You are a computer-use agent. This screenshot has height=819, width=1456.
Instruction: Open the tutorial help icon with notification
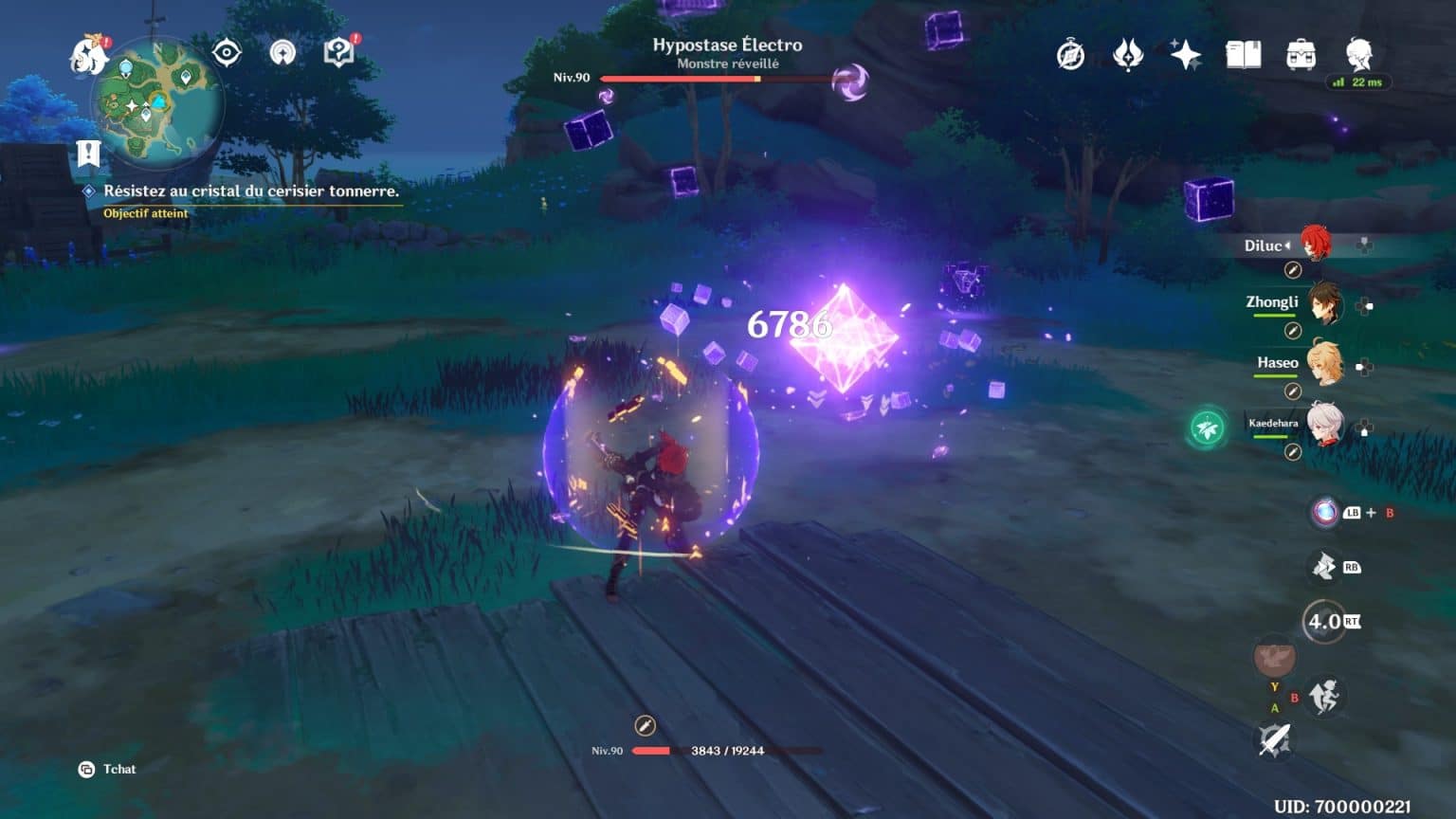[x=337, y=51]
